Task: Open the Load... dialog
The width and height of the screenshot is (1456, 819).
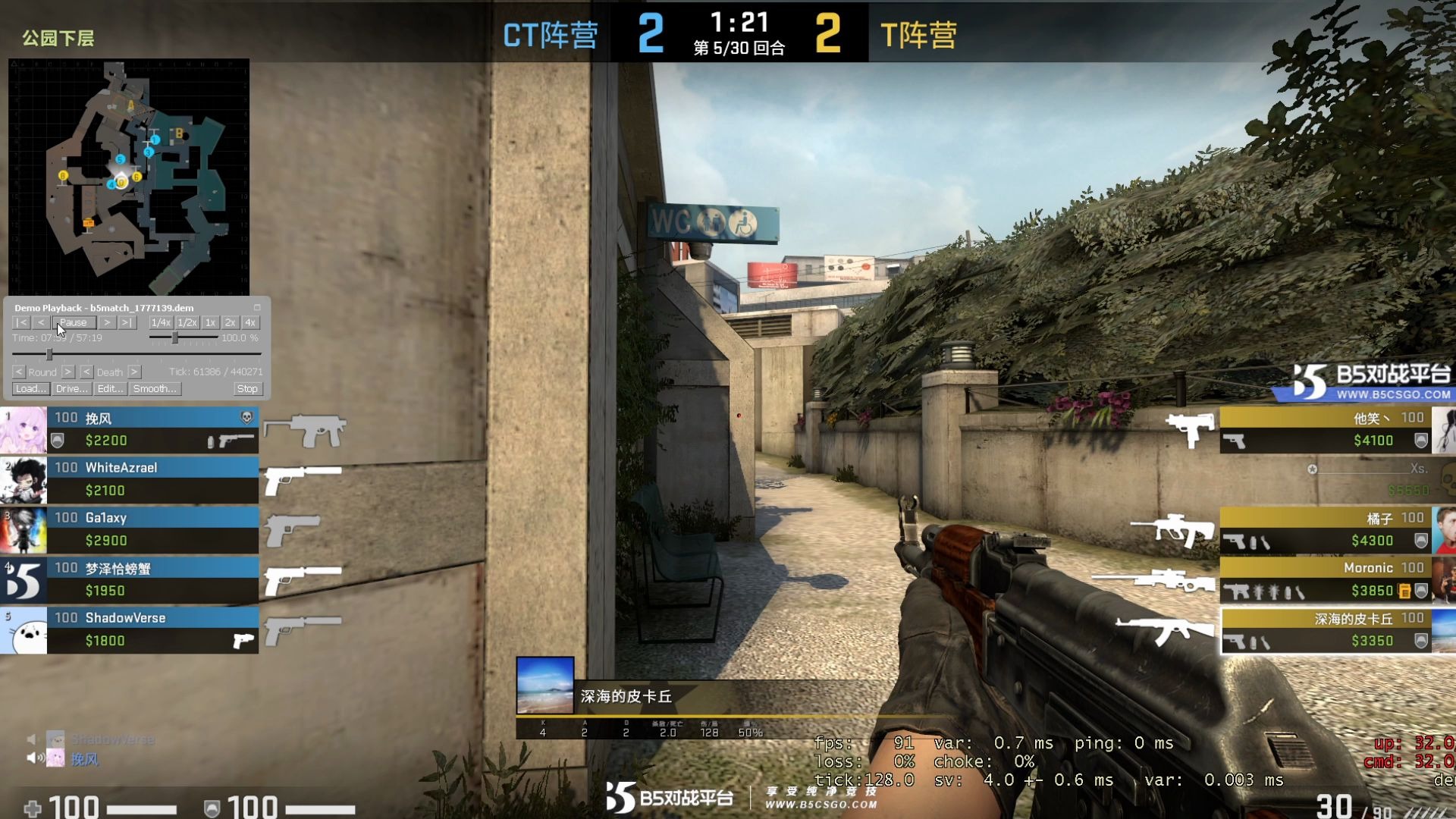Action: pyautogui.click(x=30, y=389)
